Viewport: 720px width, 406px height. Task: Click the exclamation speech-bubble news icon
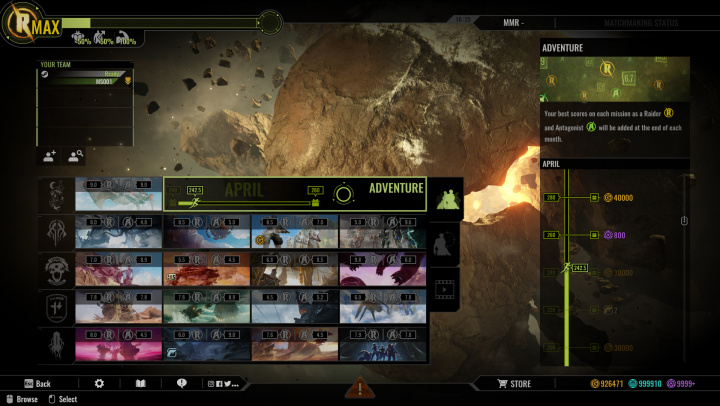pyautogui.click(x=181, y=383)
